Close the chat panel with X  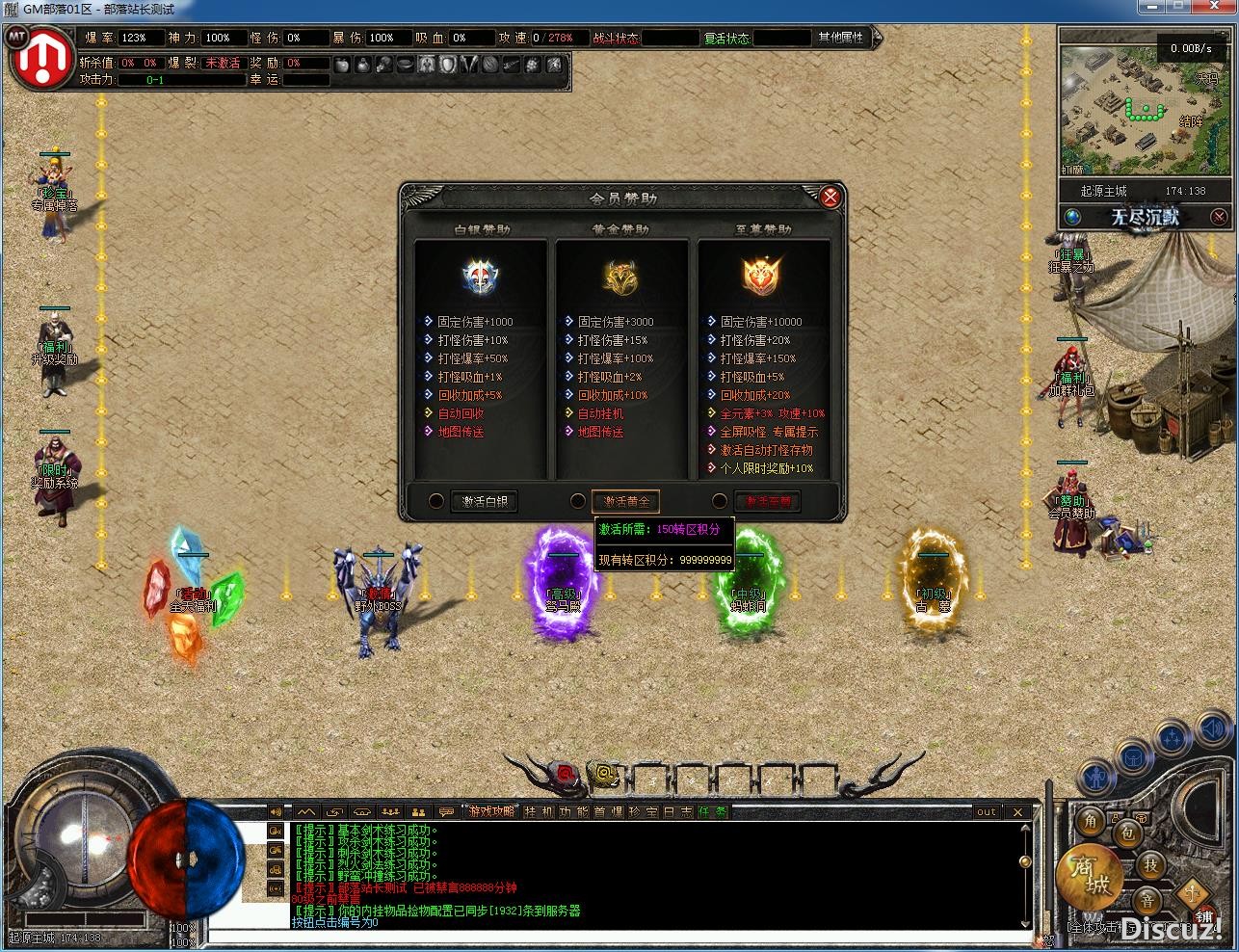click(x=1017, y=811)
